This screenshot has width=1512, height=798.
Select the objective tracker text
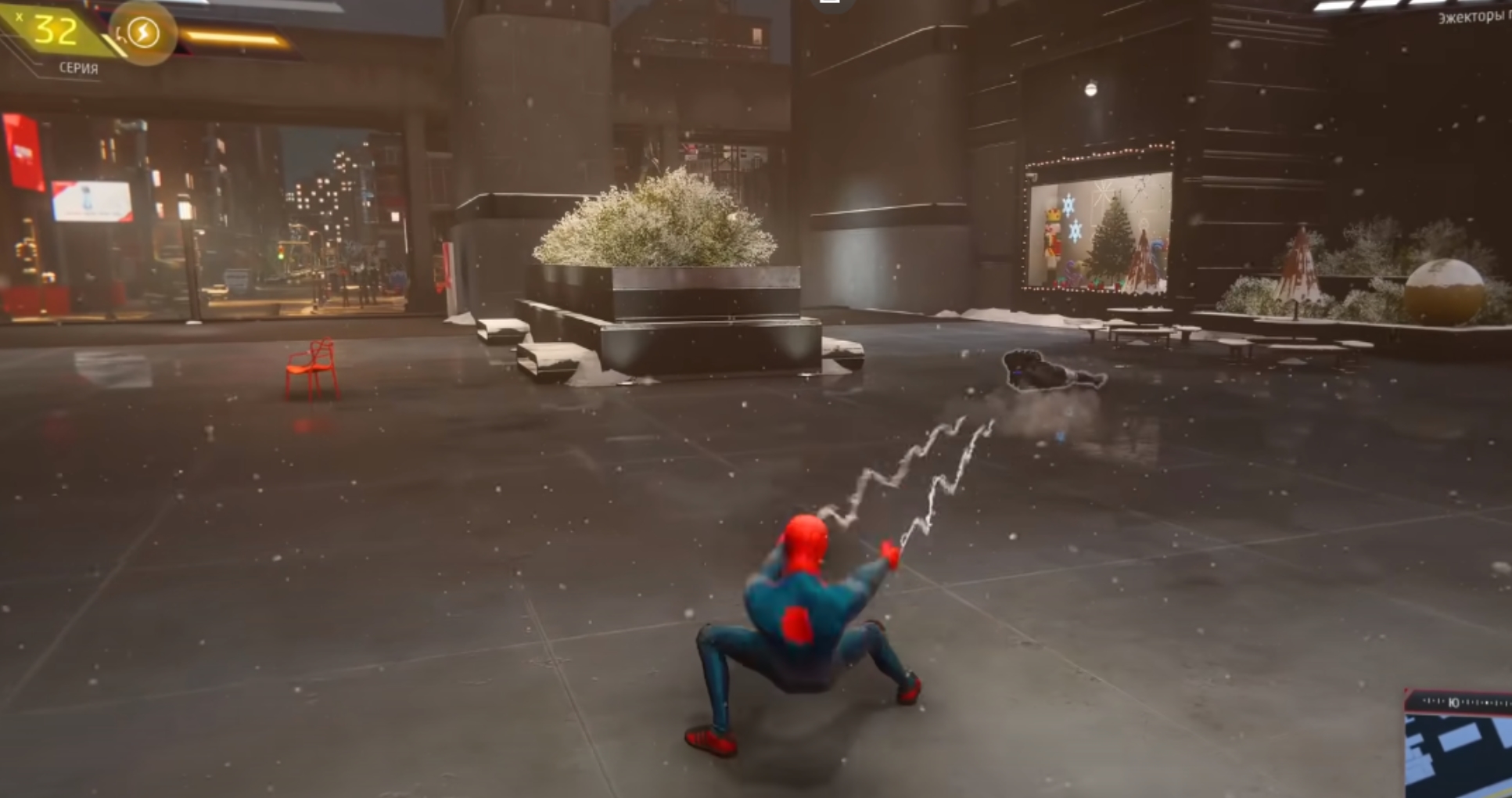(x=1474, y=17)
